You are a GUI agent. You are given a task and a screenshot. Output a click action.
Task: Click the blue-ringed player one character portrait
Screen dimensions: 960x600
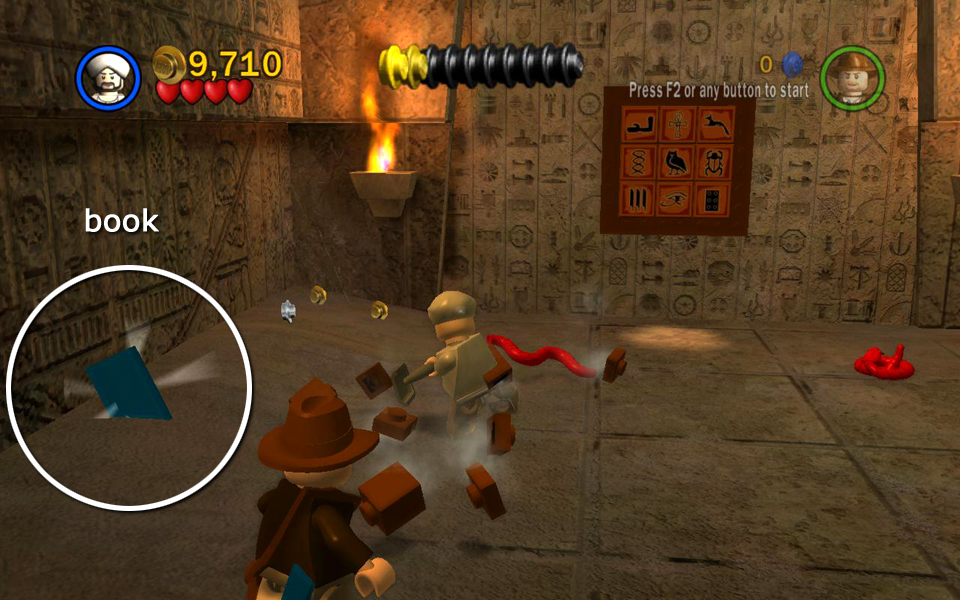108,78
